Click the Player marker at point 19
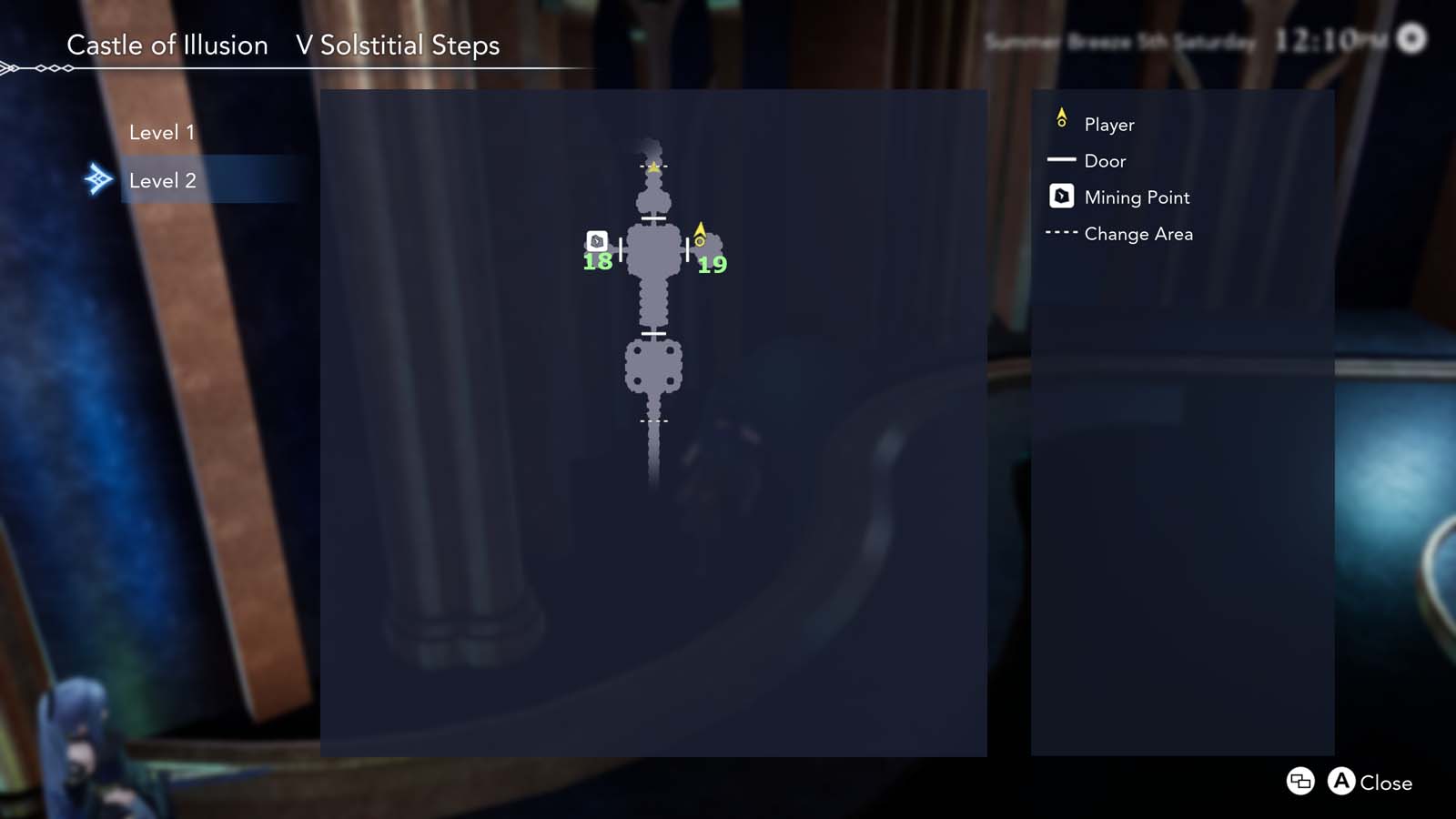The height and width of the screenshot is (819, 1456). pos(700,235)
